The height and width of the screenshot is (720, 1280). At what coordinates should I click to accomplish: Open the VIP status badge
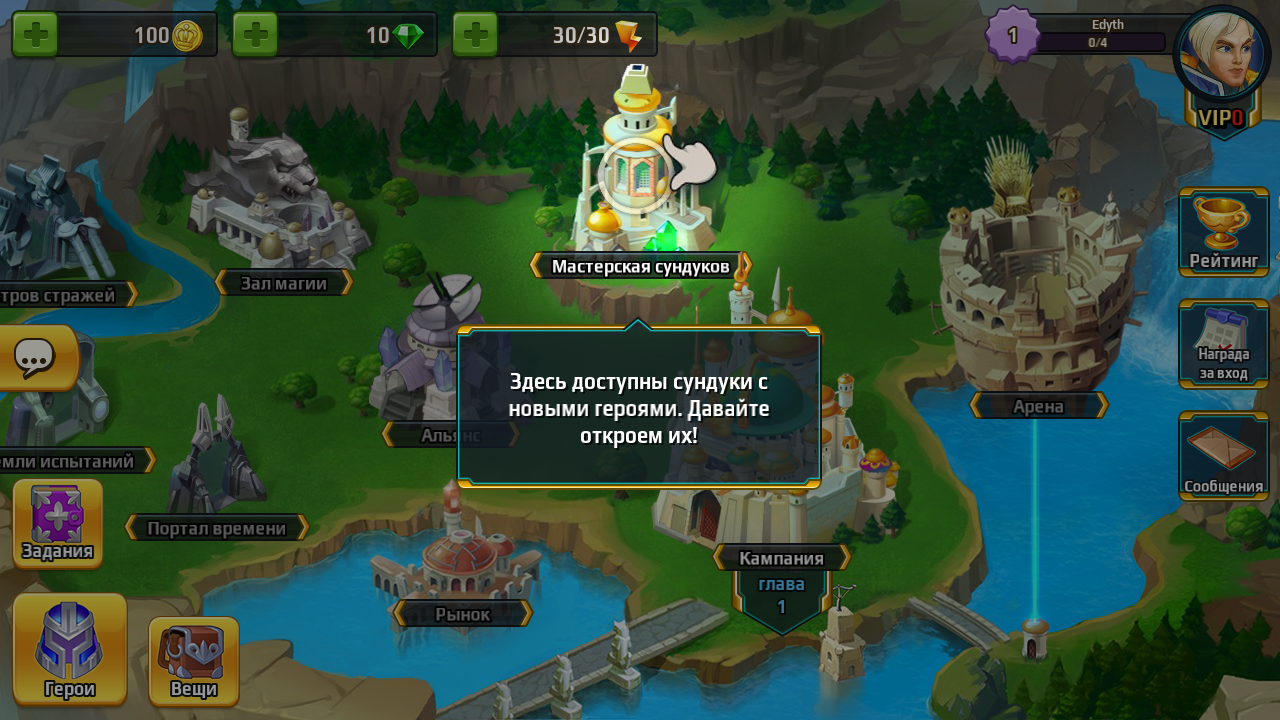(1222, 118)
